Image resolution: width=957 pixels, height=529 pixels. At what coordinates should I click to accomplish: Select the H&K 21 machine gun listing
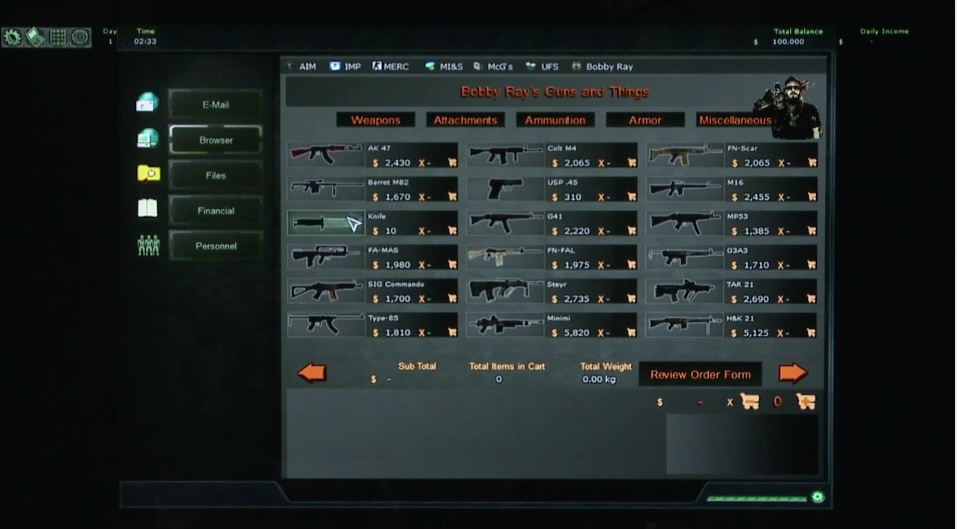(x=684, y=324)
